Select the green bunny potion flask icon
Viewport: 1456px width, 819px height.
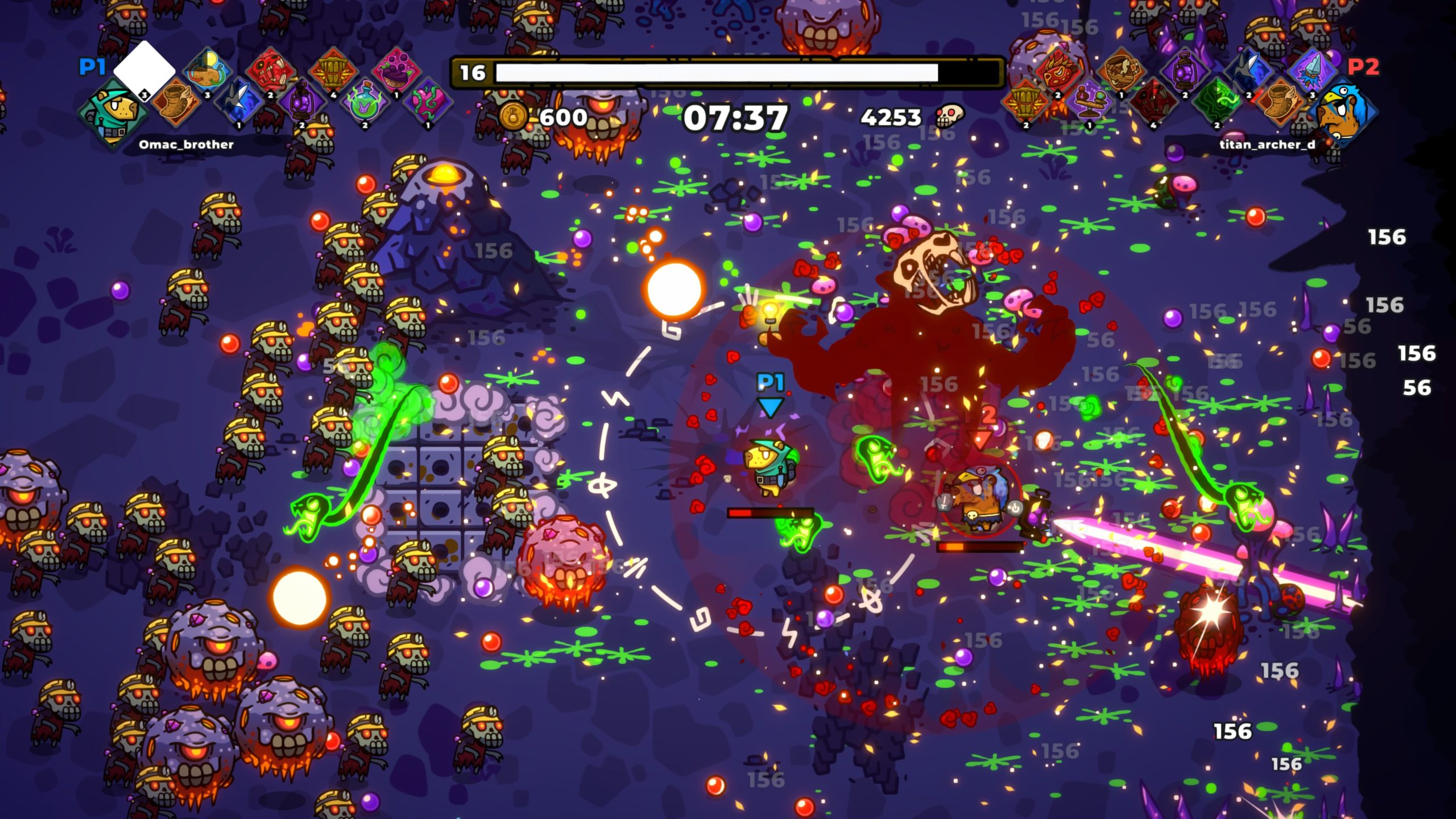coord(365,104)
